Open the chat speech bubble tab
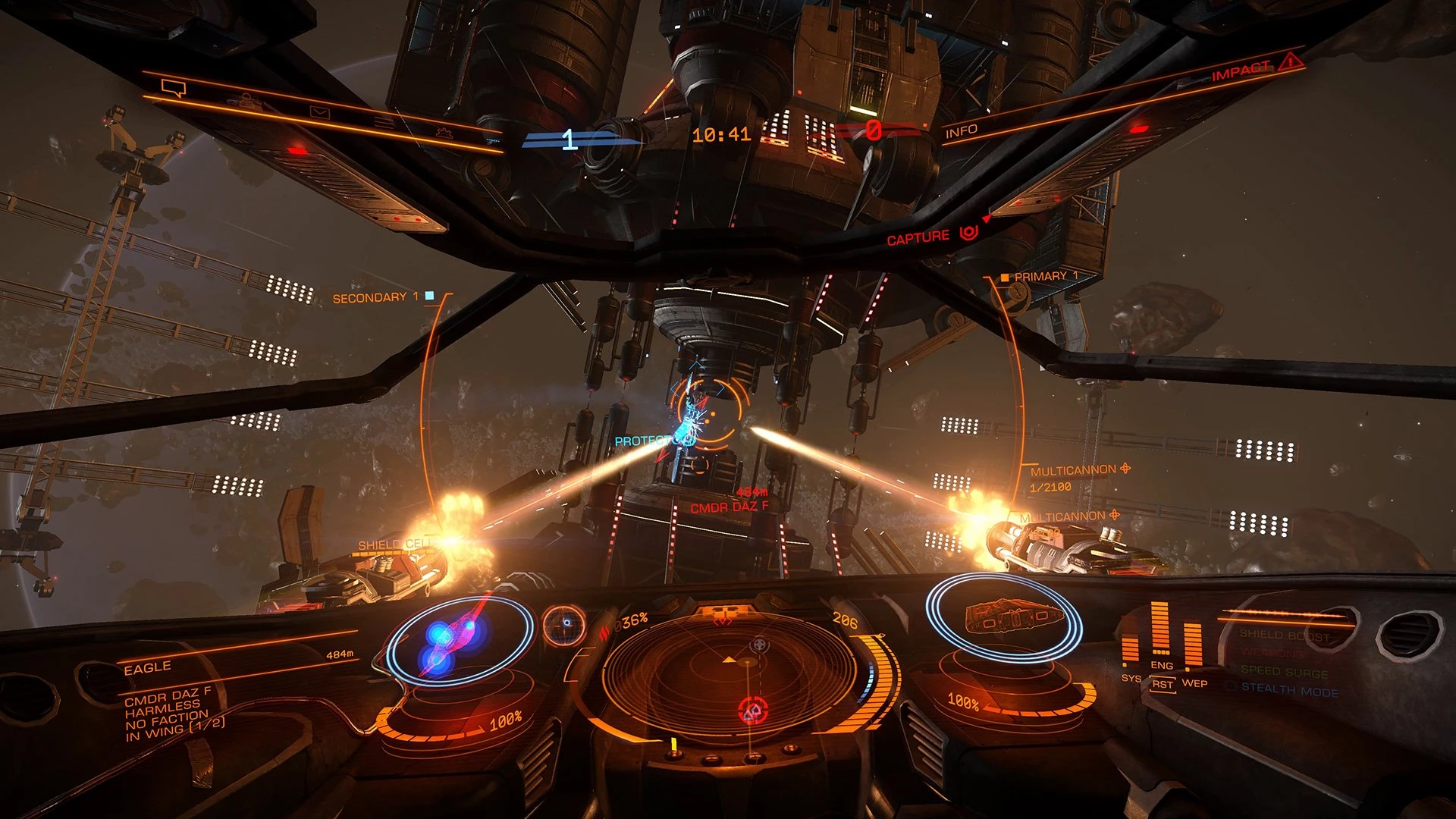1456x819 pixels. [x=174, y=89]
